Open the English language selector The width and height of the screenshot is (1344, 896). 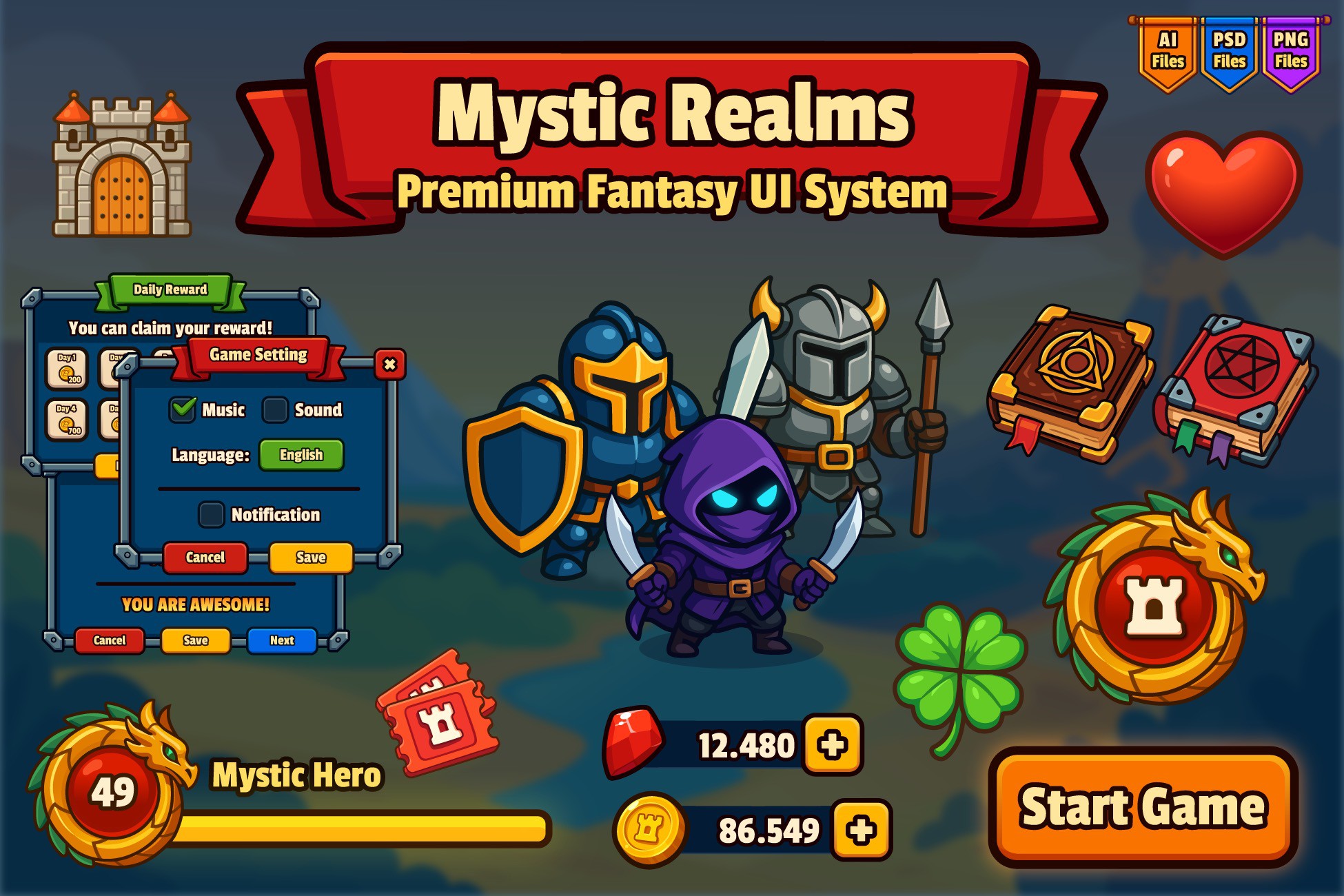click(302, 454)
